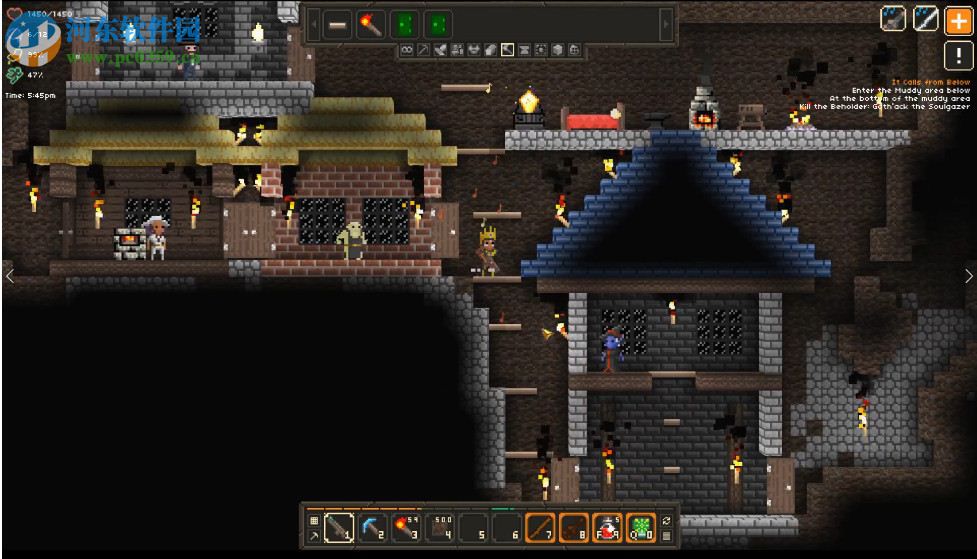Click the right edge screen arrow
This screenshot has height=559, width=977.
tap(968, 276)
